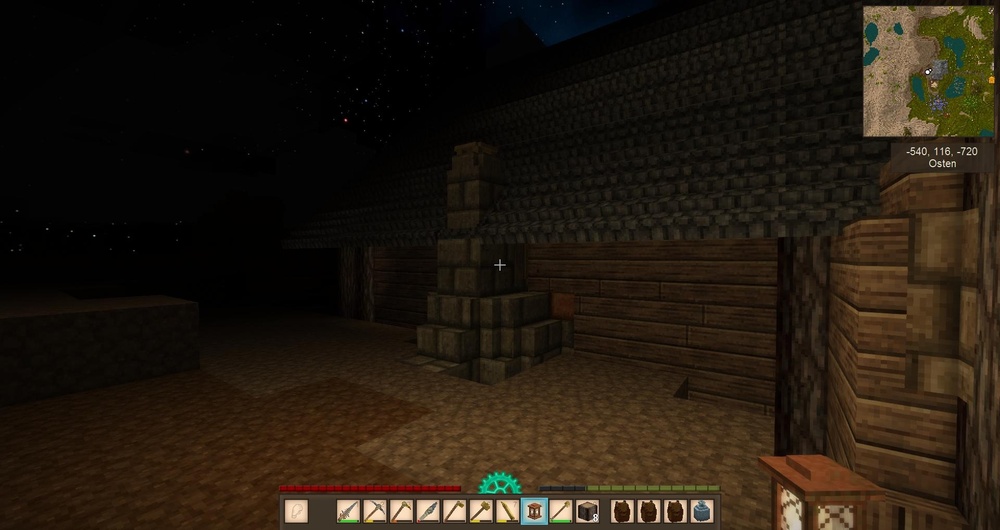Screen dimensions: 1000x530
Task: Select the sword in the hotbar
Action: tap(348, 511)
